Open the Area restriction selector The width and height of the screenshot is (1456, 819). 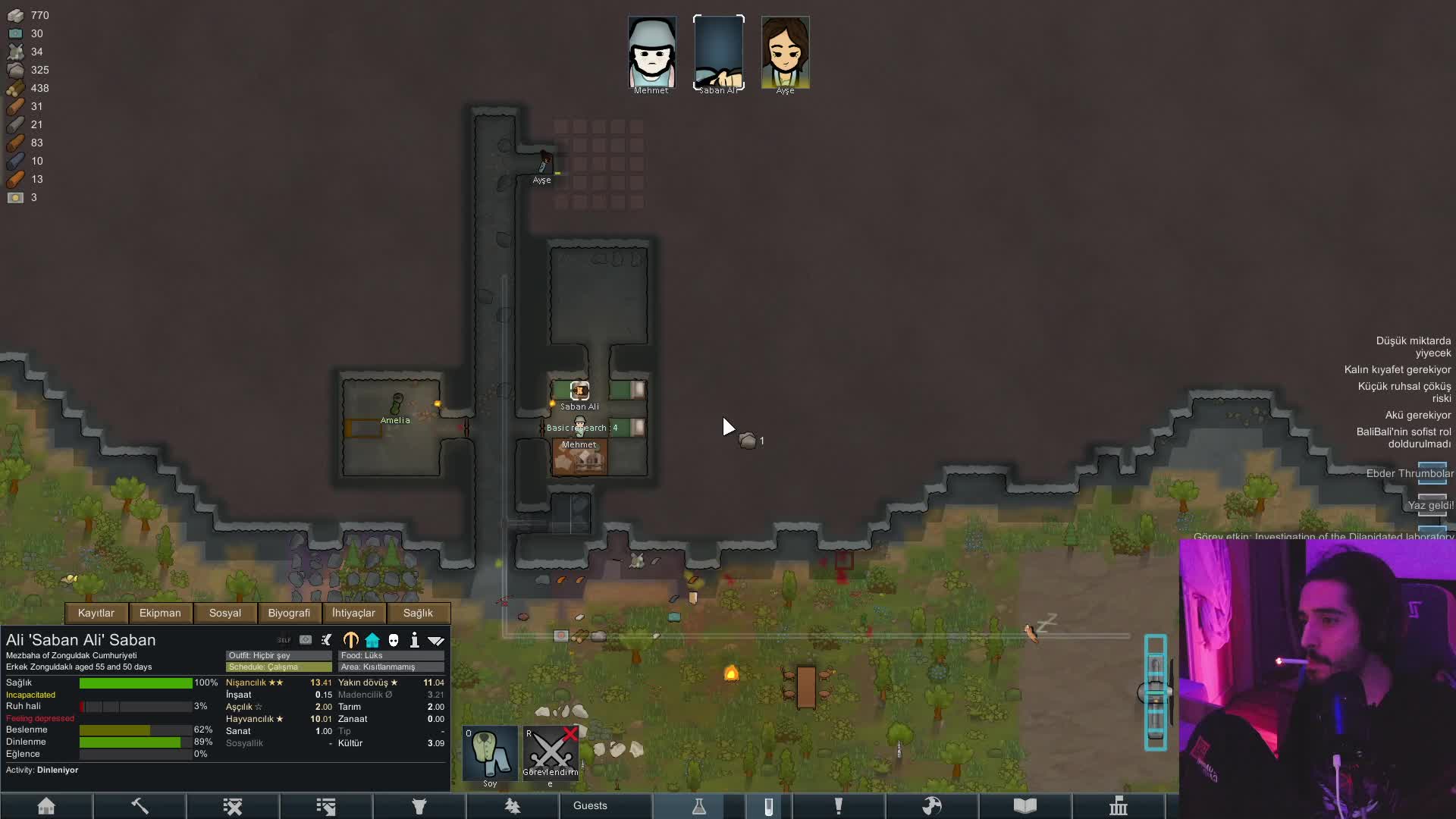click(391, 667)
